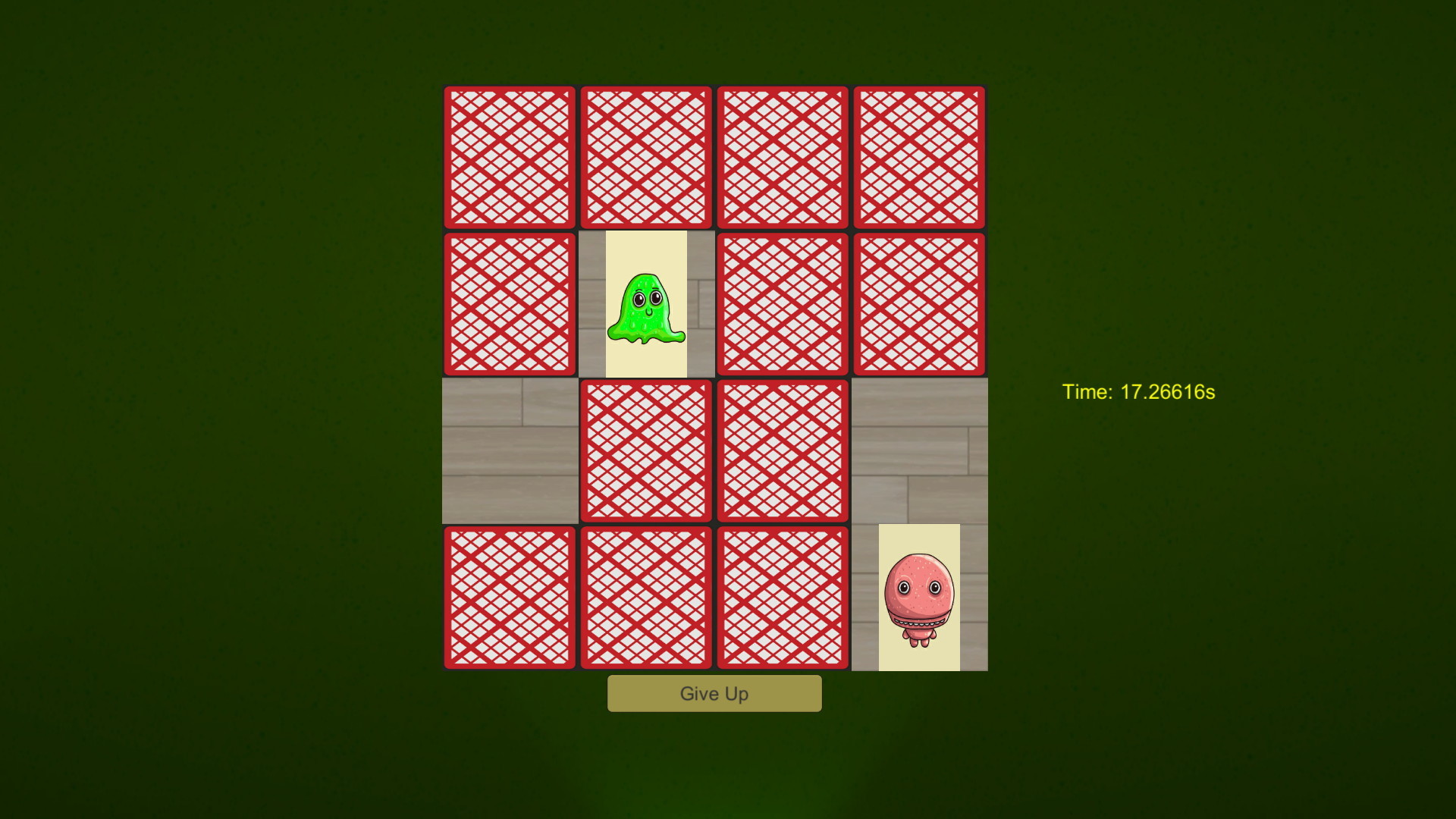This screenshot has height=819, width=1456.
Task: Flip the top-left face-down card
Action: [510, 157]
